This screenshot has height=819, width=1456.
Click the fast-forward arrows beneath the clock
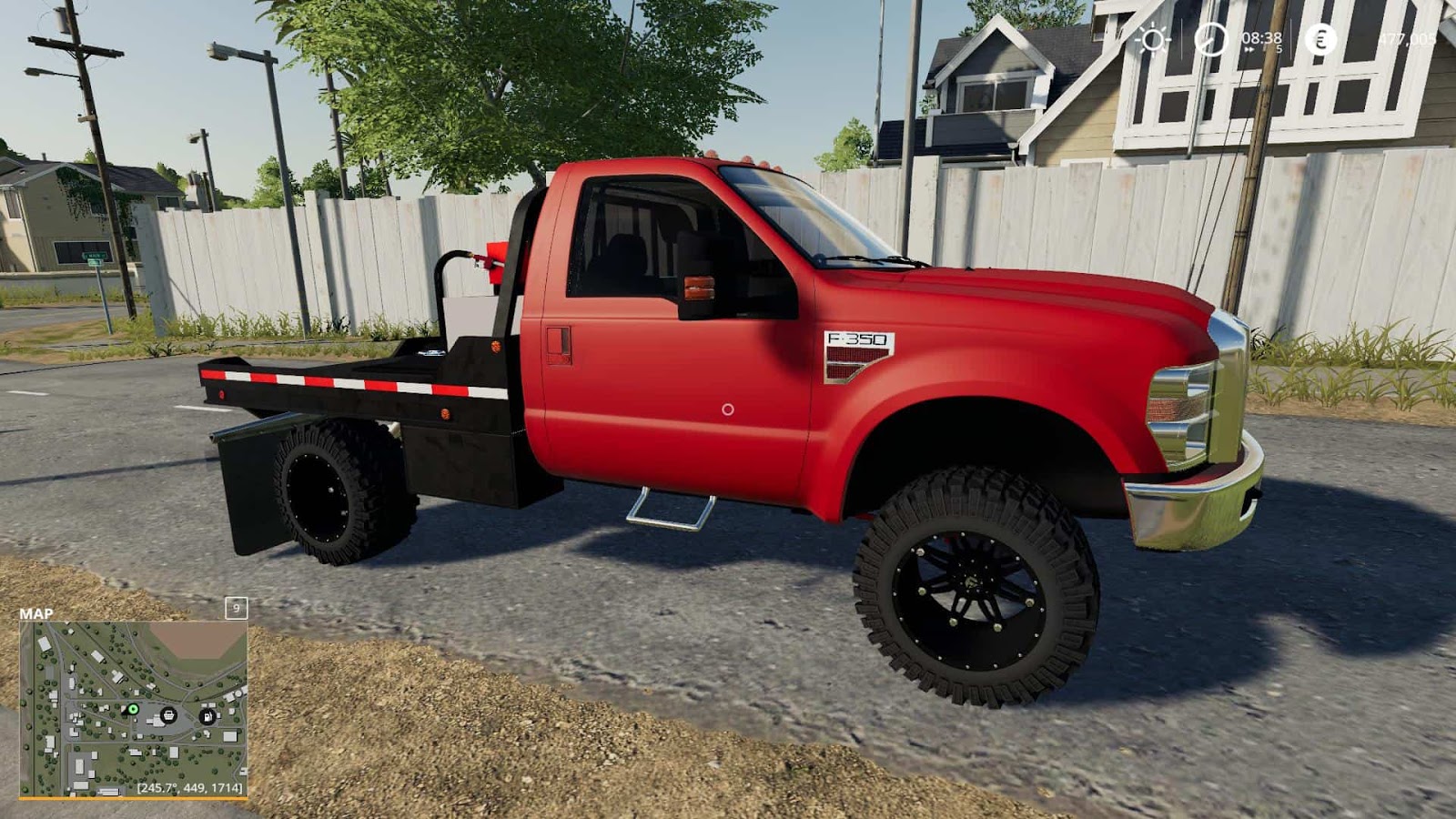click(x=1249, y=49)
